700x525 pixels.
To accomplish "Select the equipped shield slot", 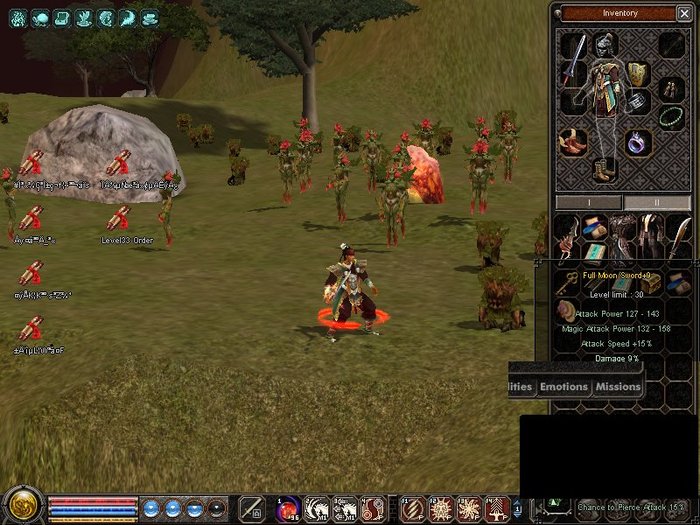I will point(638,73).
